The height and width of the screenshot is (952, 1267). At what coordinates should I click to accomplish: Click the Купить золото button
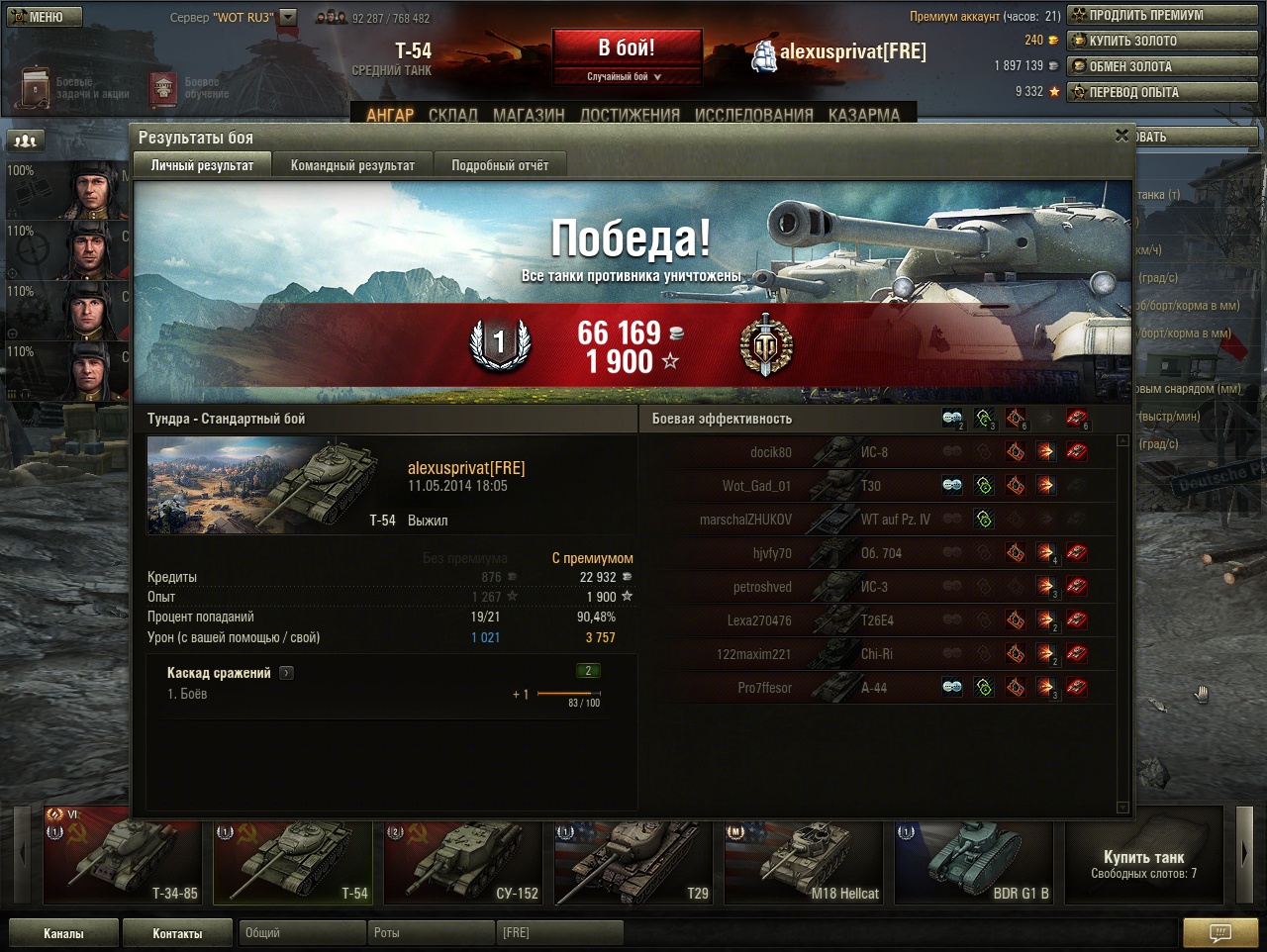[1161, 41]
